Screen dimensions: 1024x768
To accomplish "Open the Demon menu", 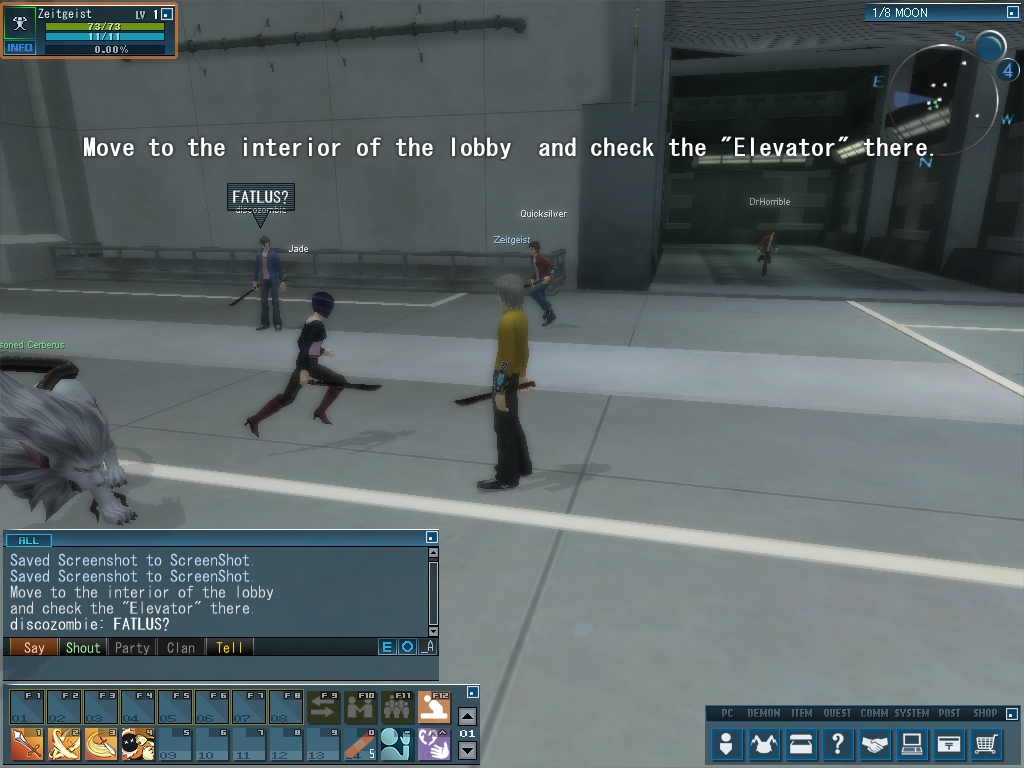I will [765, 744].
